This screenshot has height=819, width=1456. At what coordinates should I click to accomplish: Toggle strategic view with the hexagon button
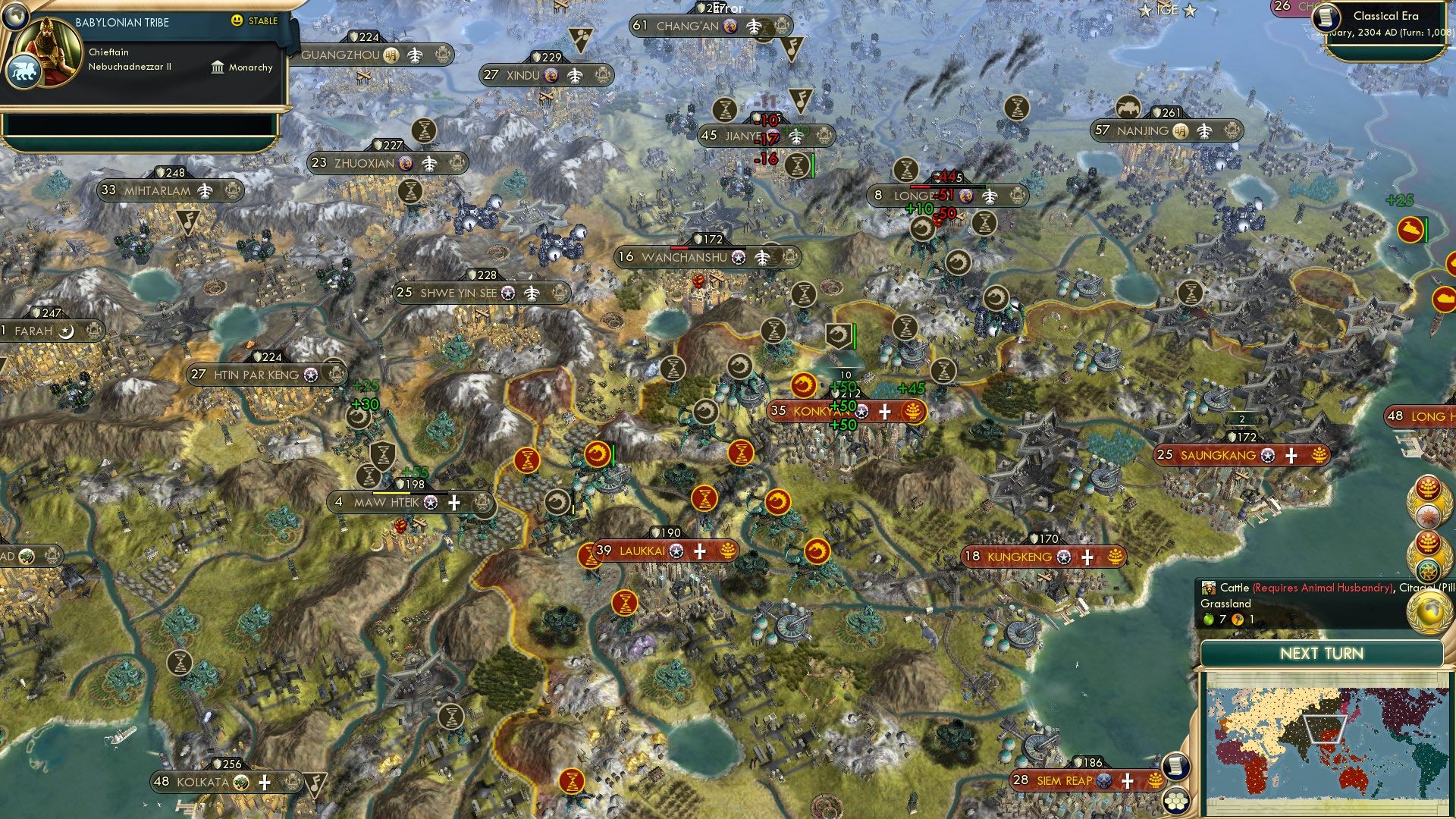click(x=1176, y=802)
